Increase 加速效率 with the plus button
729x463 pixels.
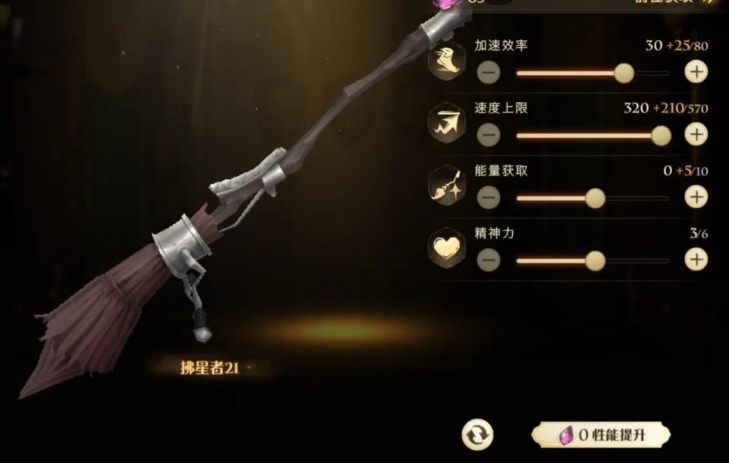[696, 72]
